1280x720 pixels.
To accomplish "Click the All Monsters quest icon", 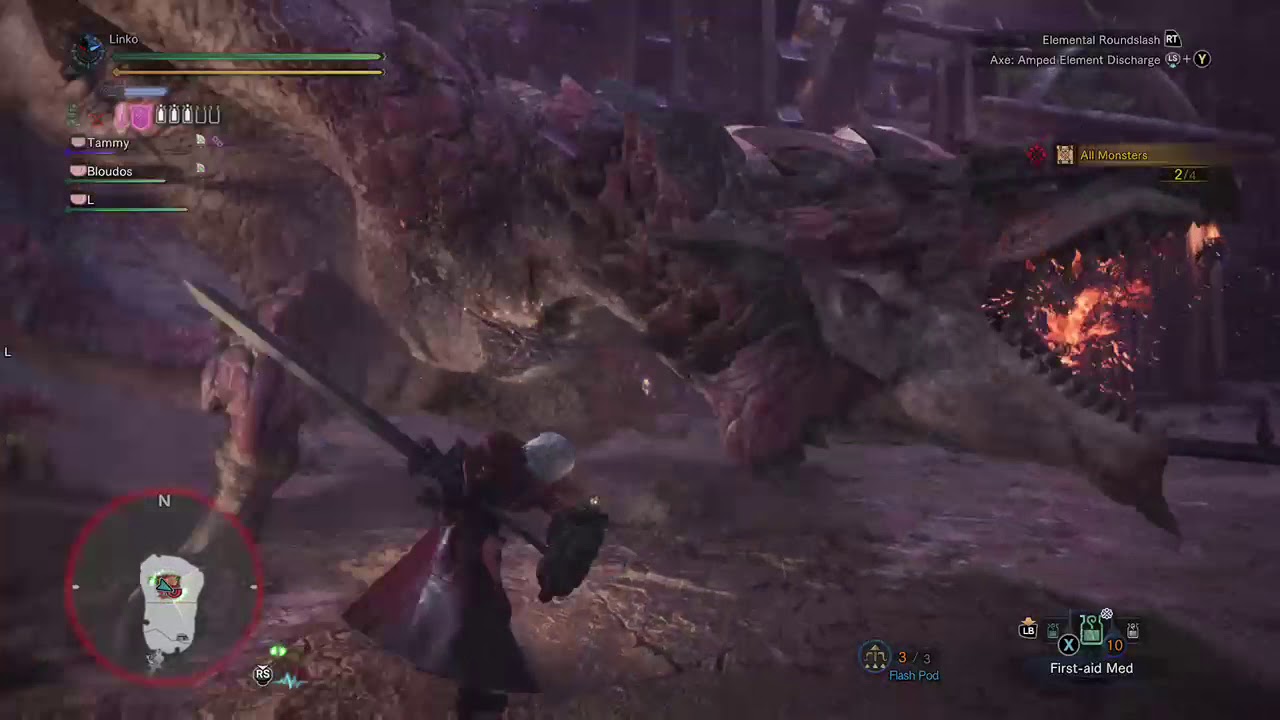I will 1064,155.
